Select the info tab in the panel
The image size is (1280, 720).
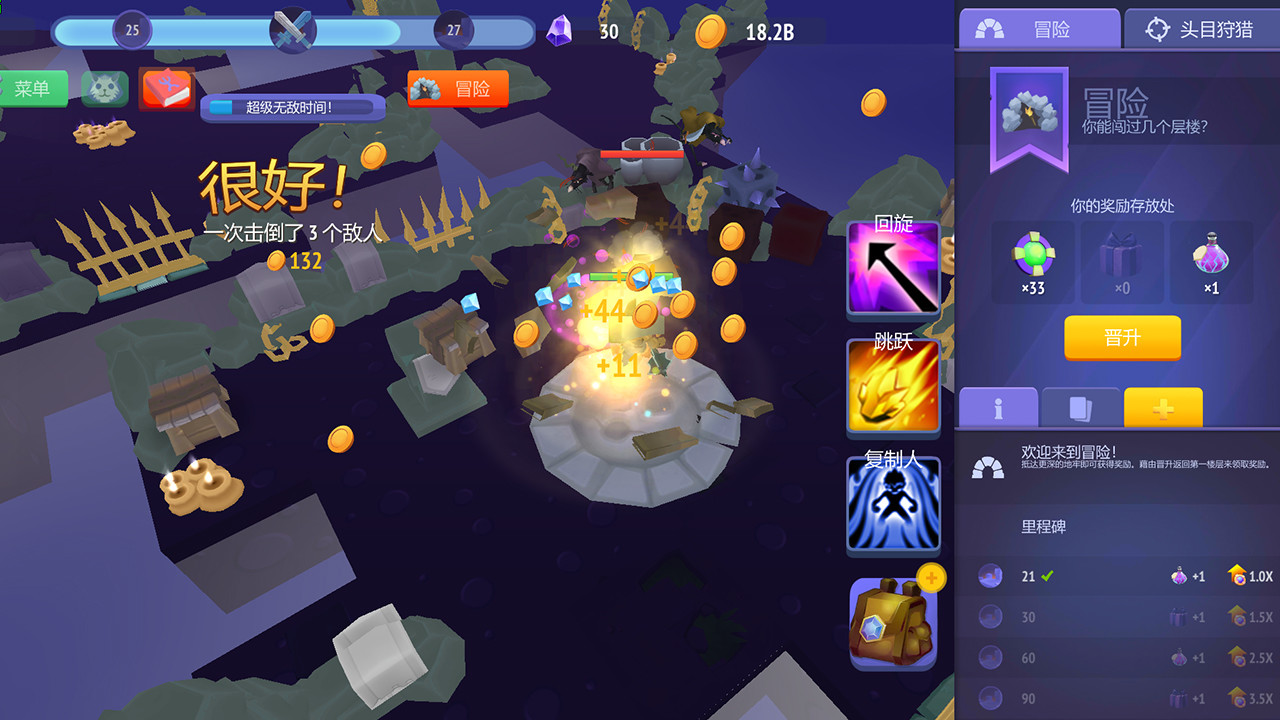(x=998, y=407)
